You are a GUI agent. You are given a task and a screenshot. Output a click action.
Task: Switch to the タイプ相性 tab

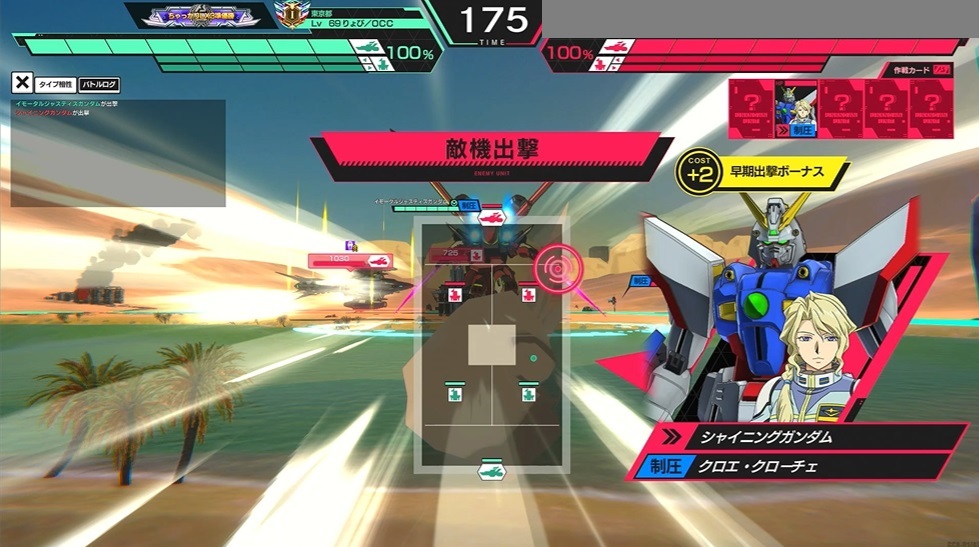coord(55,85)
